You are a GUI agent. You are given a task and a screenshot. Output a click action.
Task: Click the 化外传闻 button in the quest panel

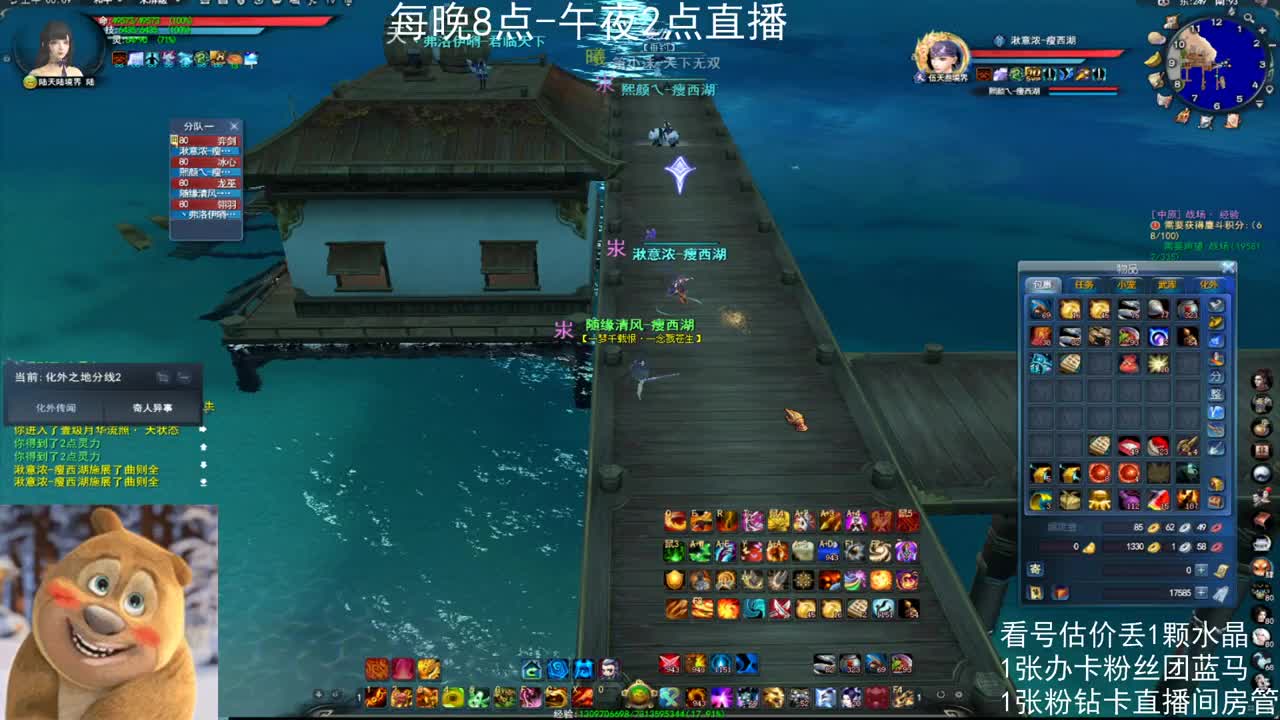pos(57,407)
